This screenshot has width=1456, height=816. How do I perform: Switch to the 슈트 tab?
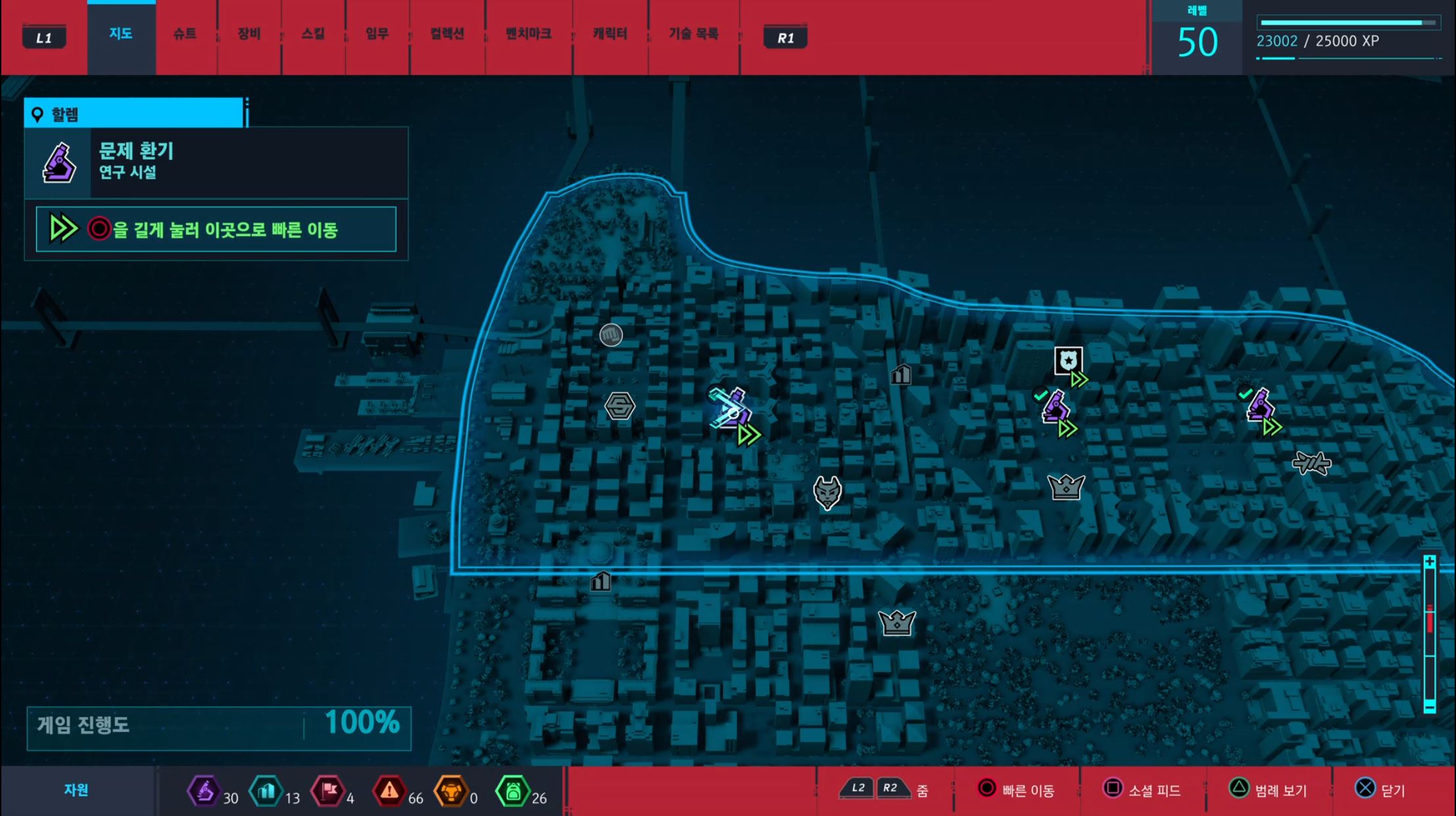[x=185, y=34]
